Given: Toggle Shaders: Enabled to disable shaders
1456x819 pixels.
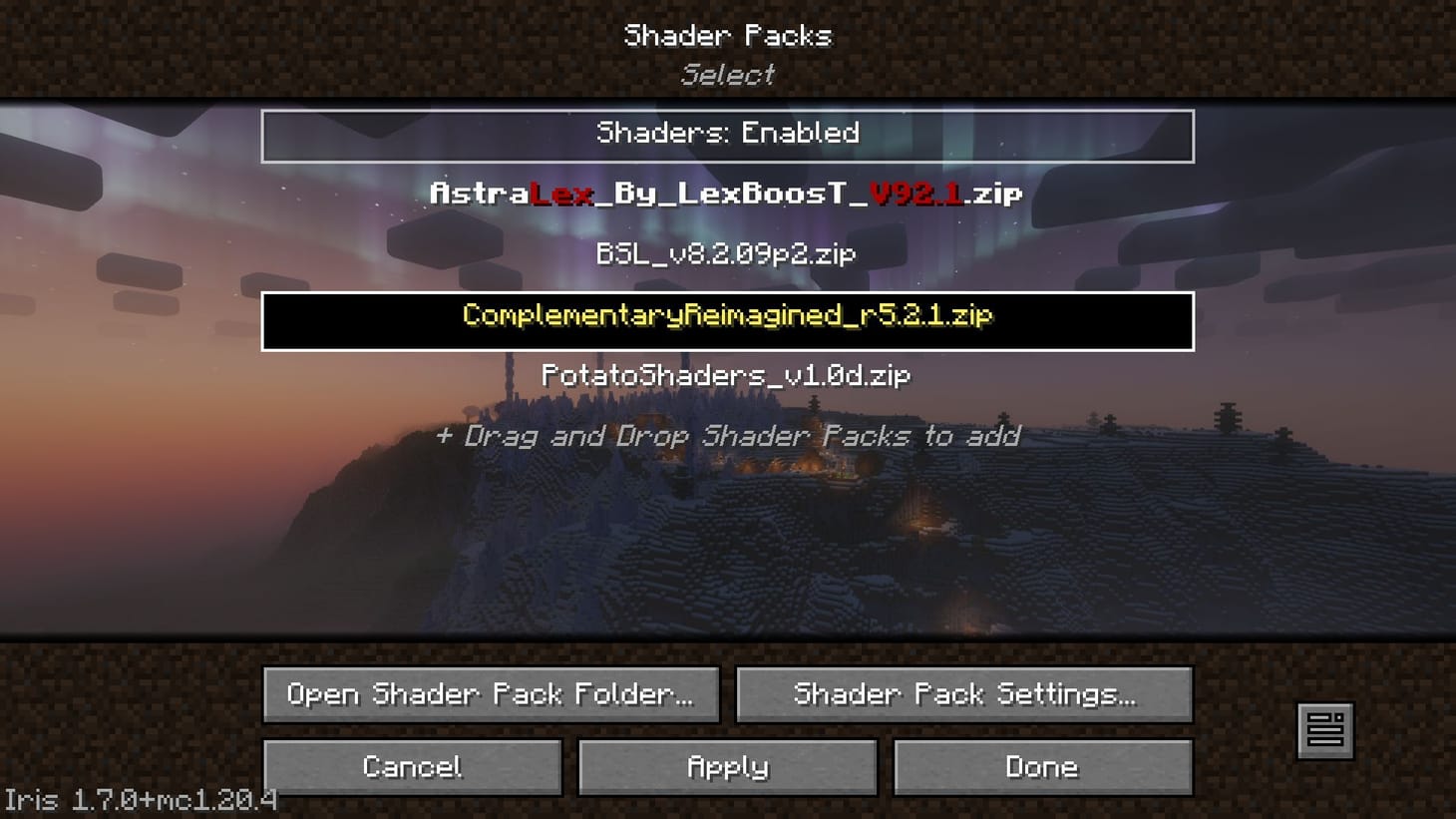Looking at the screenshot, I should click(727, 135).
